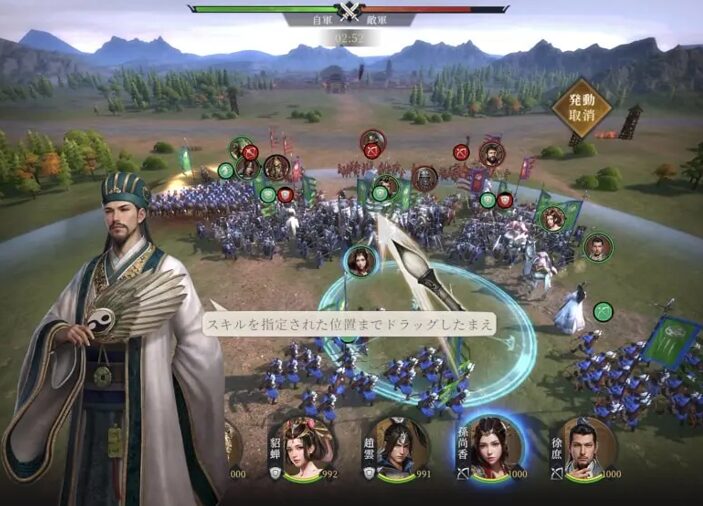
Task: Select the 貂蝉 general portrait
Action: (308, 447)
